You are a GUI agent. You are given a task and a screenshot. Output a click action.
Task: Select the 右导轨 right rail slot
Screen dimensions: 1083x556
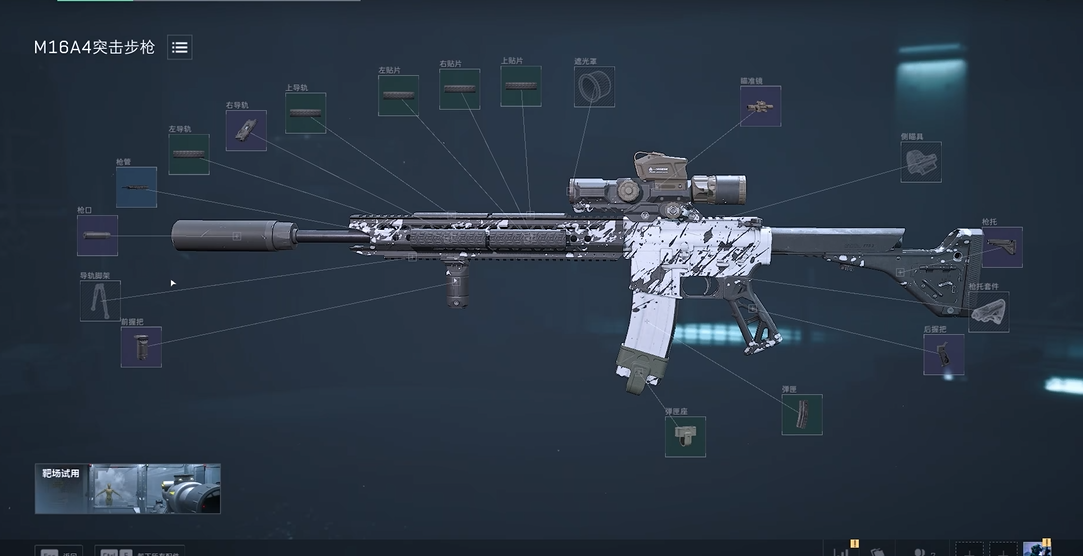click(246, 130)
